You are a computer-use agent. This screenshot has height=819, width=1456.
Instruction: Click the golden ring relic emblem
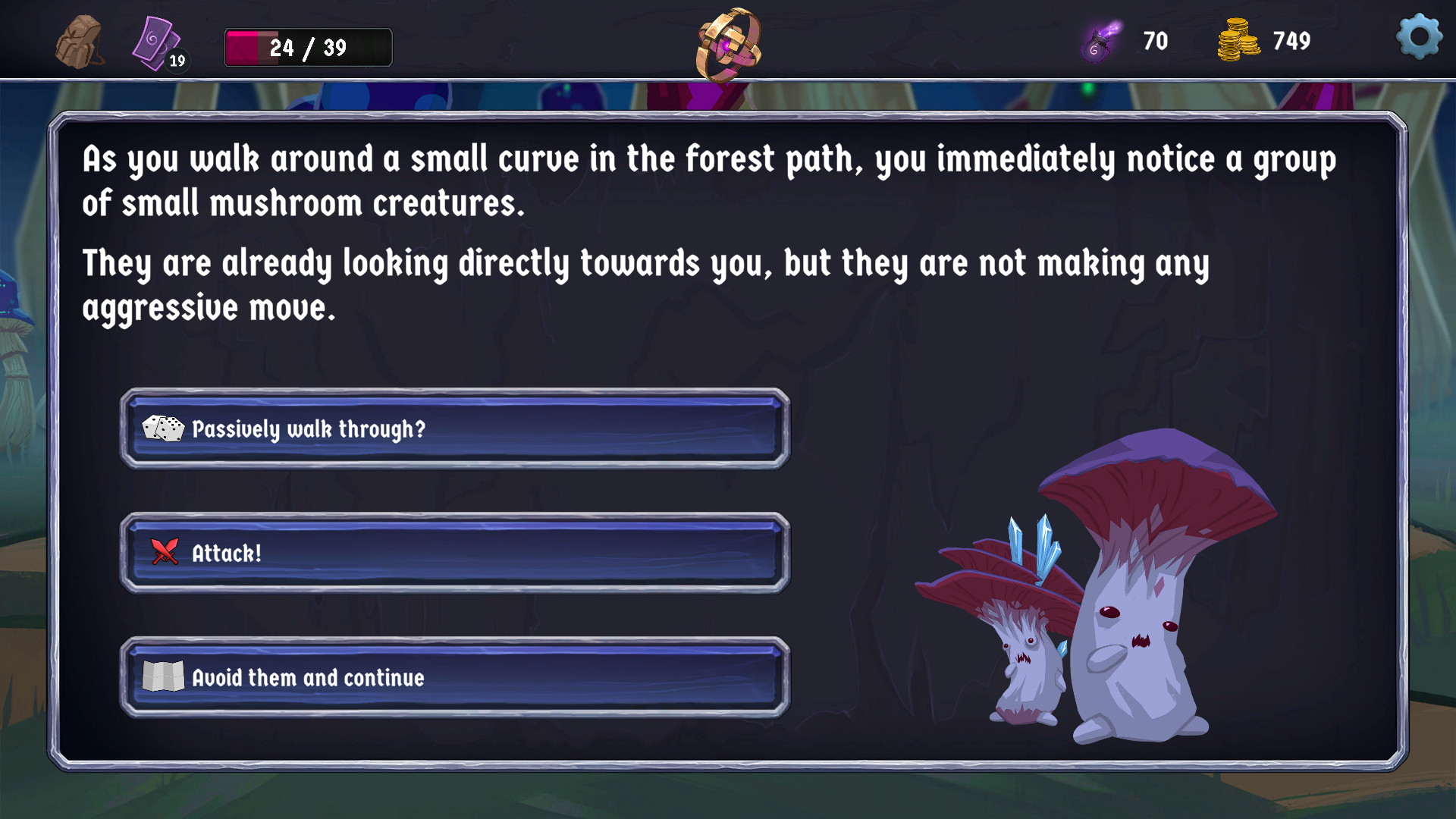[x=729, y=44]
